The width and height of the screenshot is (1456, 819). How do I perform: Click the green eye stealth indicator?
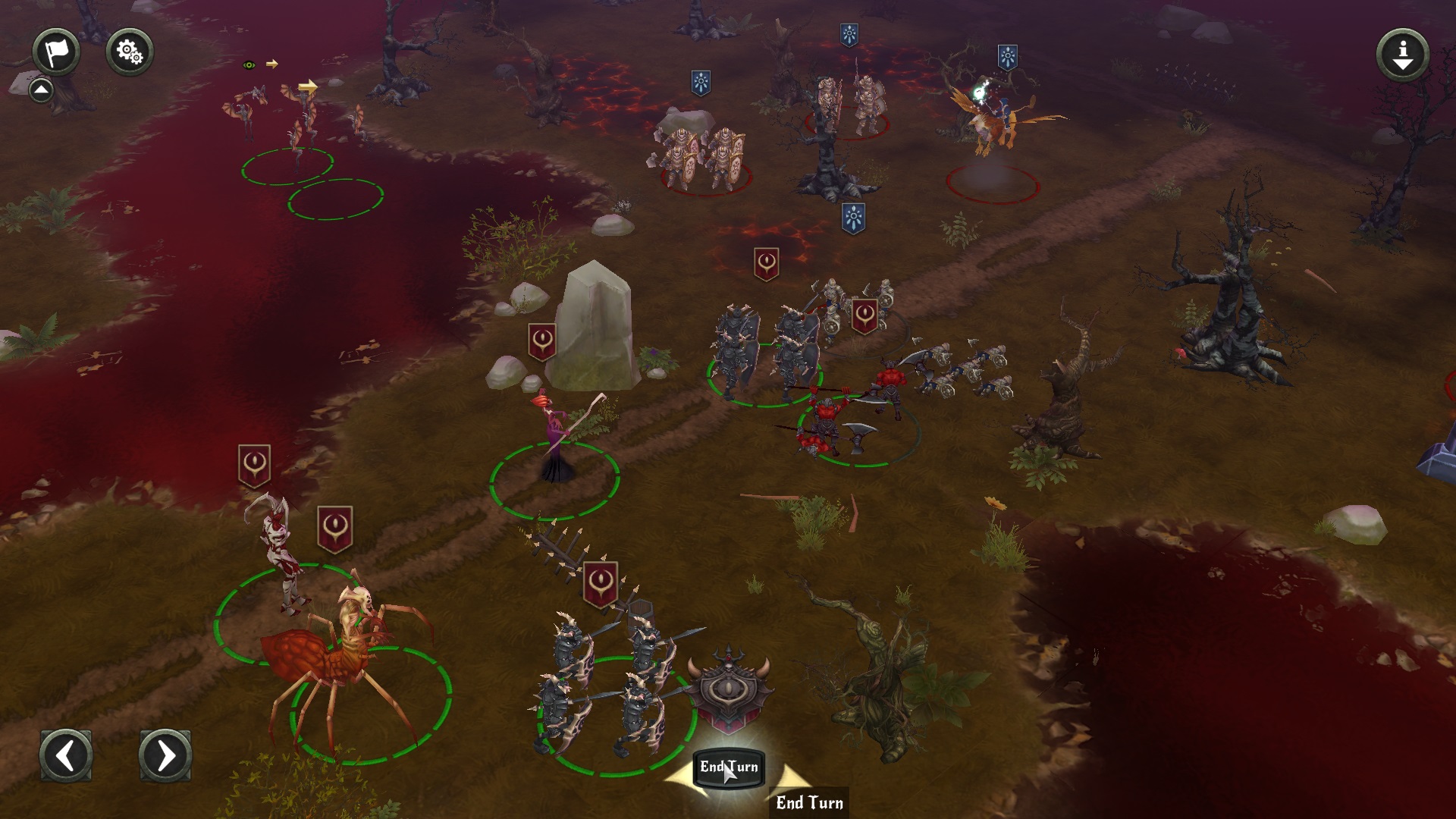250,64
